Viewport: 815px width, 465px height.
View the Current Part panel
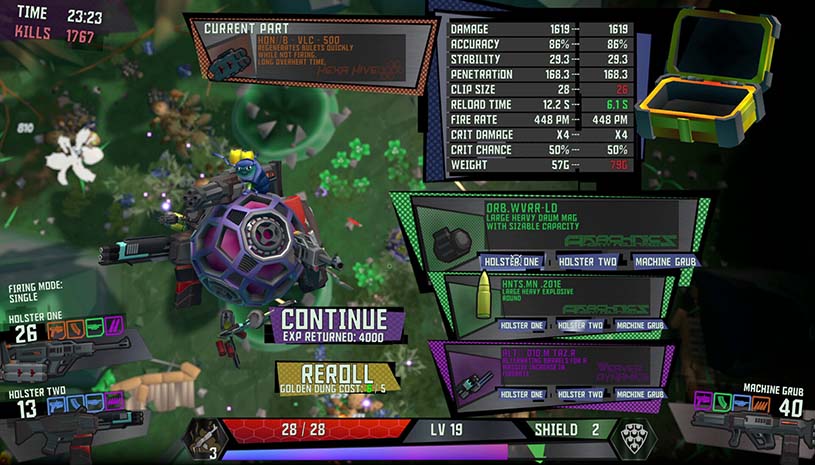[x=312, y=54]
